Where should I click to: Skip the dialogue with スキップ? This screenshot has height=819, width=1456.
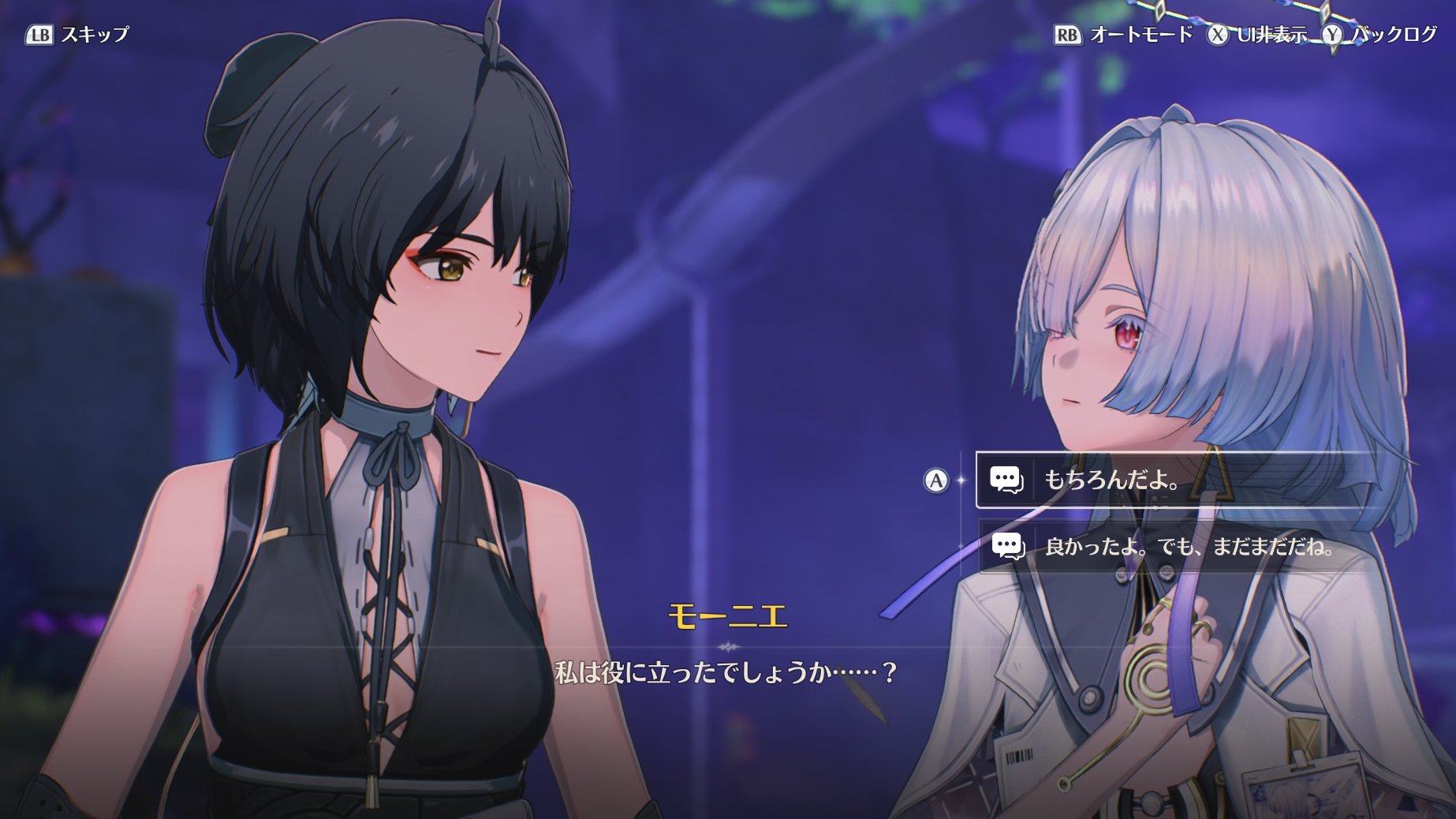(79, 35)
